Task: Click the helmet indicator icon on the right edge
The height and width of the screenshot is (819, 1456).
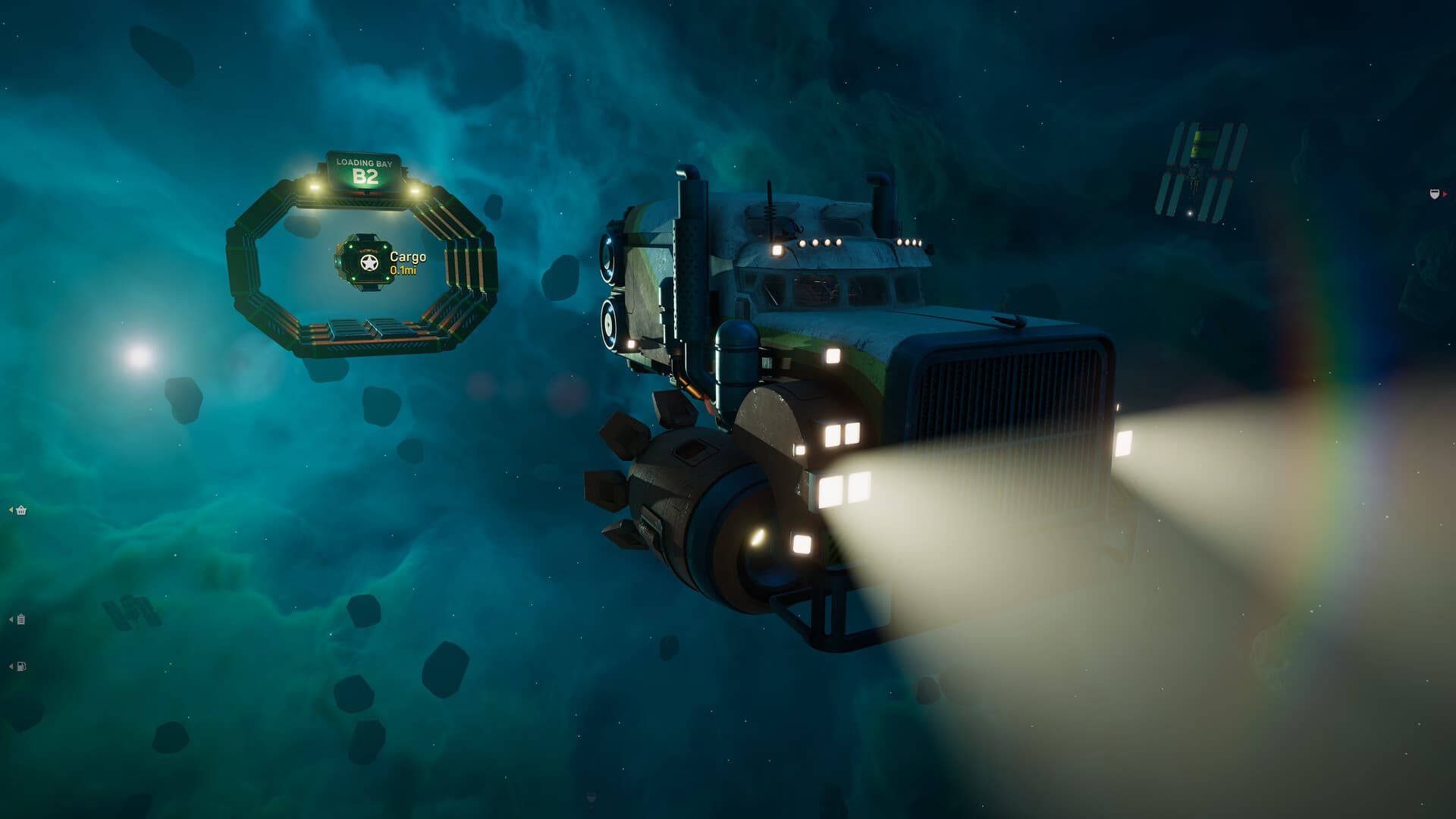Action: [x=1434, y=193]
